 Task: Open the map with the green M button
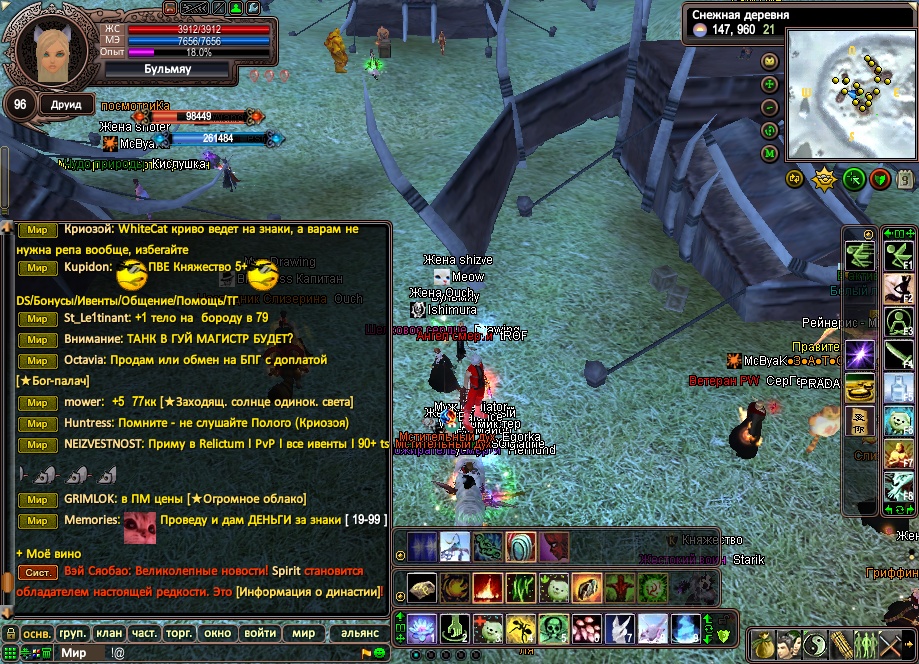[x=770, y=153]
